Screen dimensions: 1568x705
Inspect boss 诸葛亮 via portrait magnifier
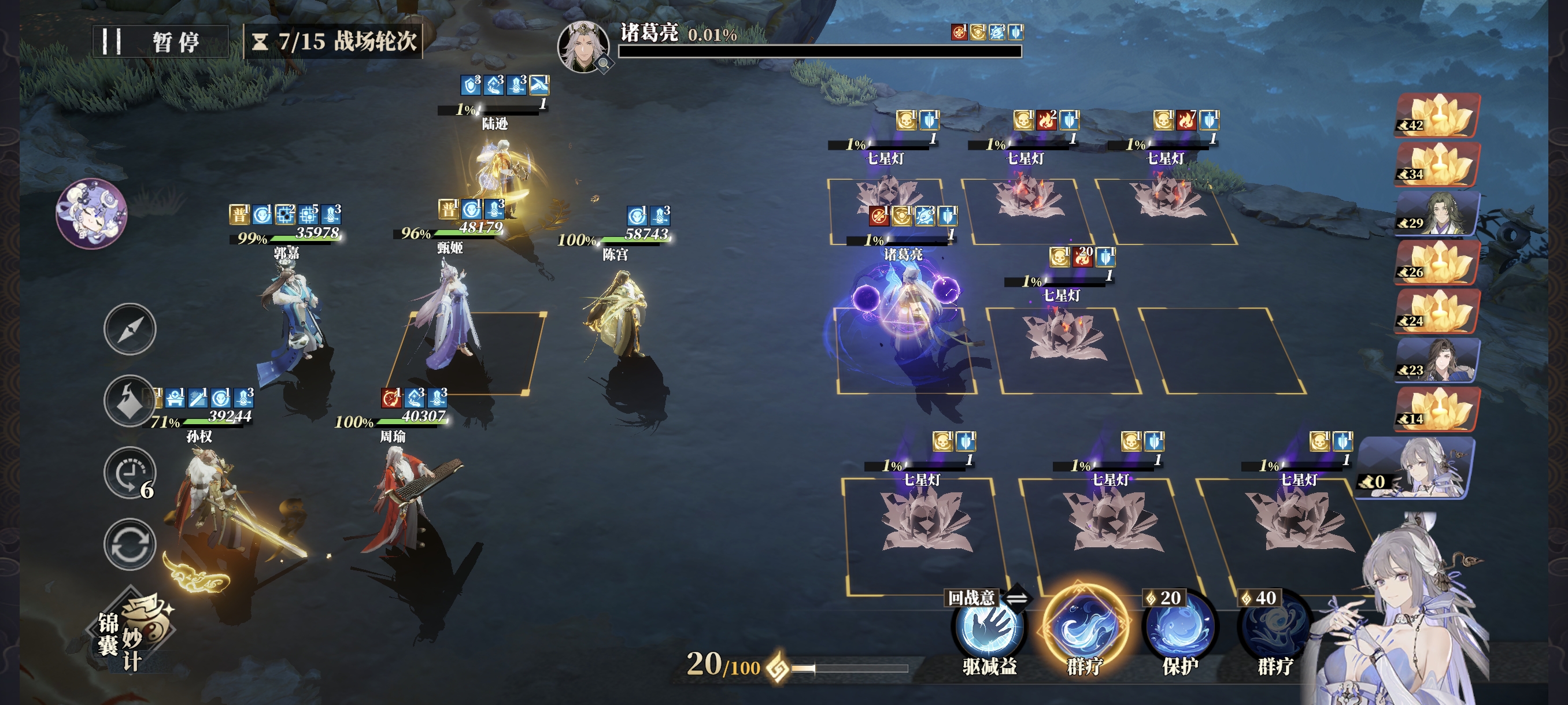[x=603, y=62]
